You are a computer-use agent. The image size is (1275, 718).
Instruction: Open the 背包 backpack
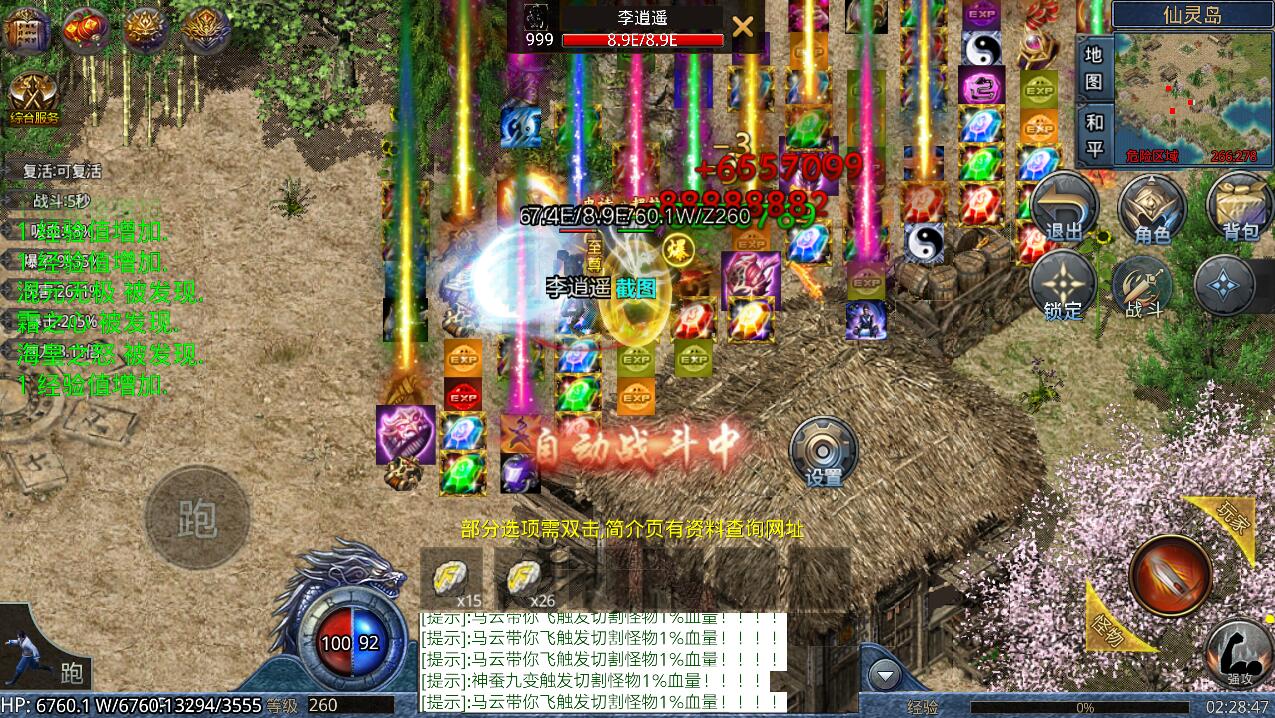1240,207
